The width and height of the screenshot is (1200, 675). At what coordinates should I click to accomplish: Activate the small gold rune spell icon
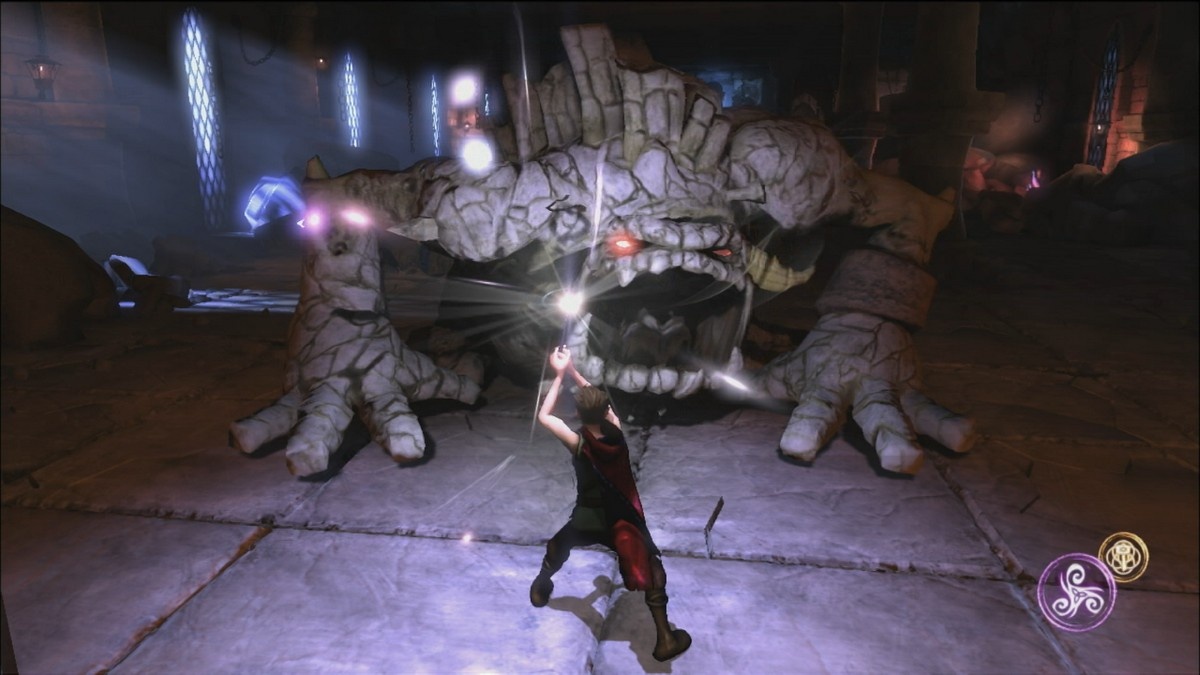[1123, 556]
